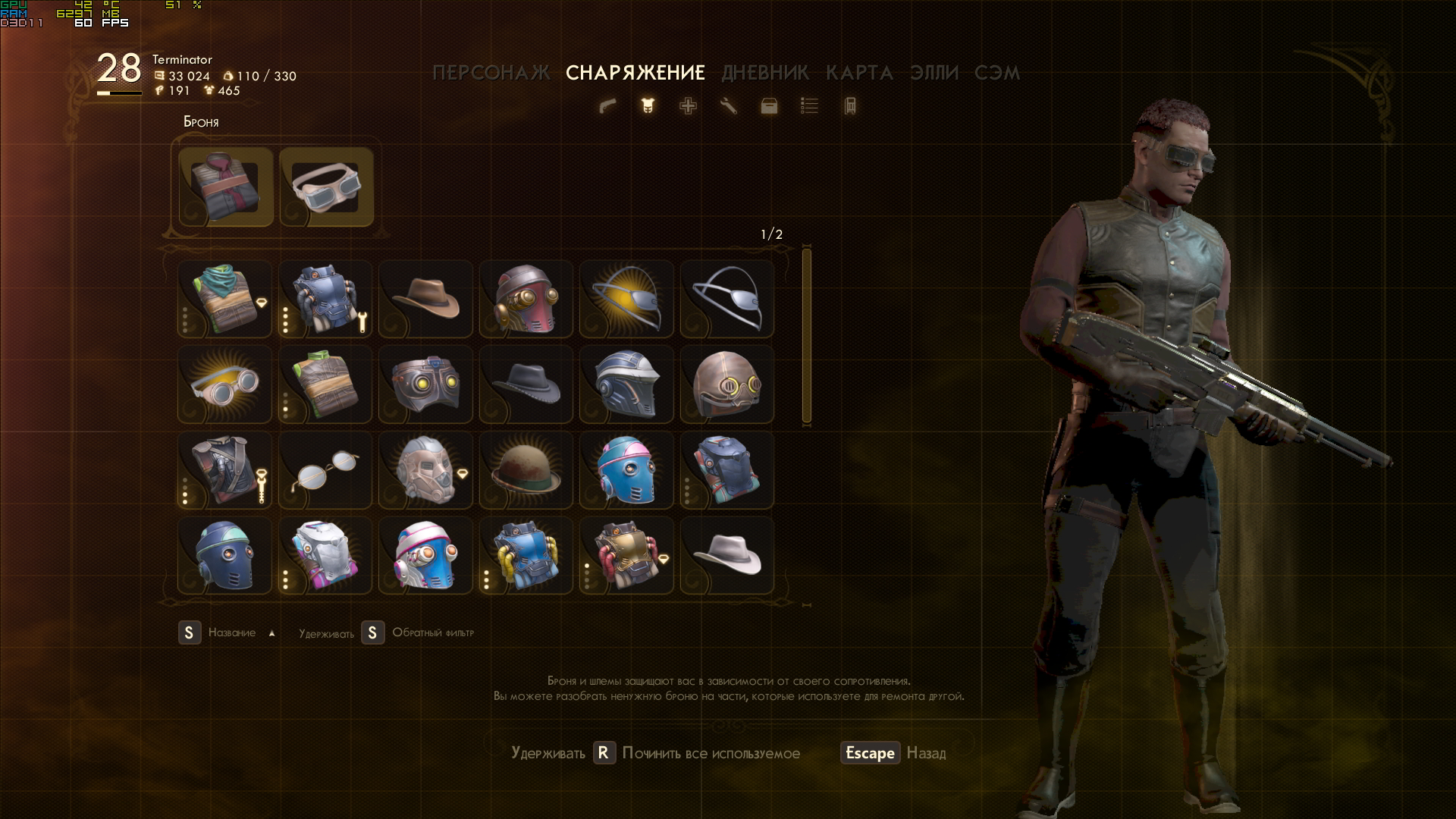The width and height of the screenshot is (1456, 819).
Task: Select the equipped goggles helmet slot
Action: pyautogui.click(x=326, y=187)
